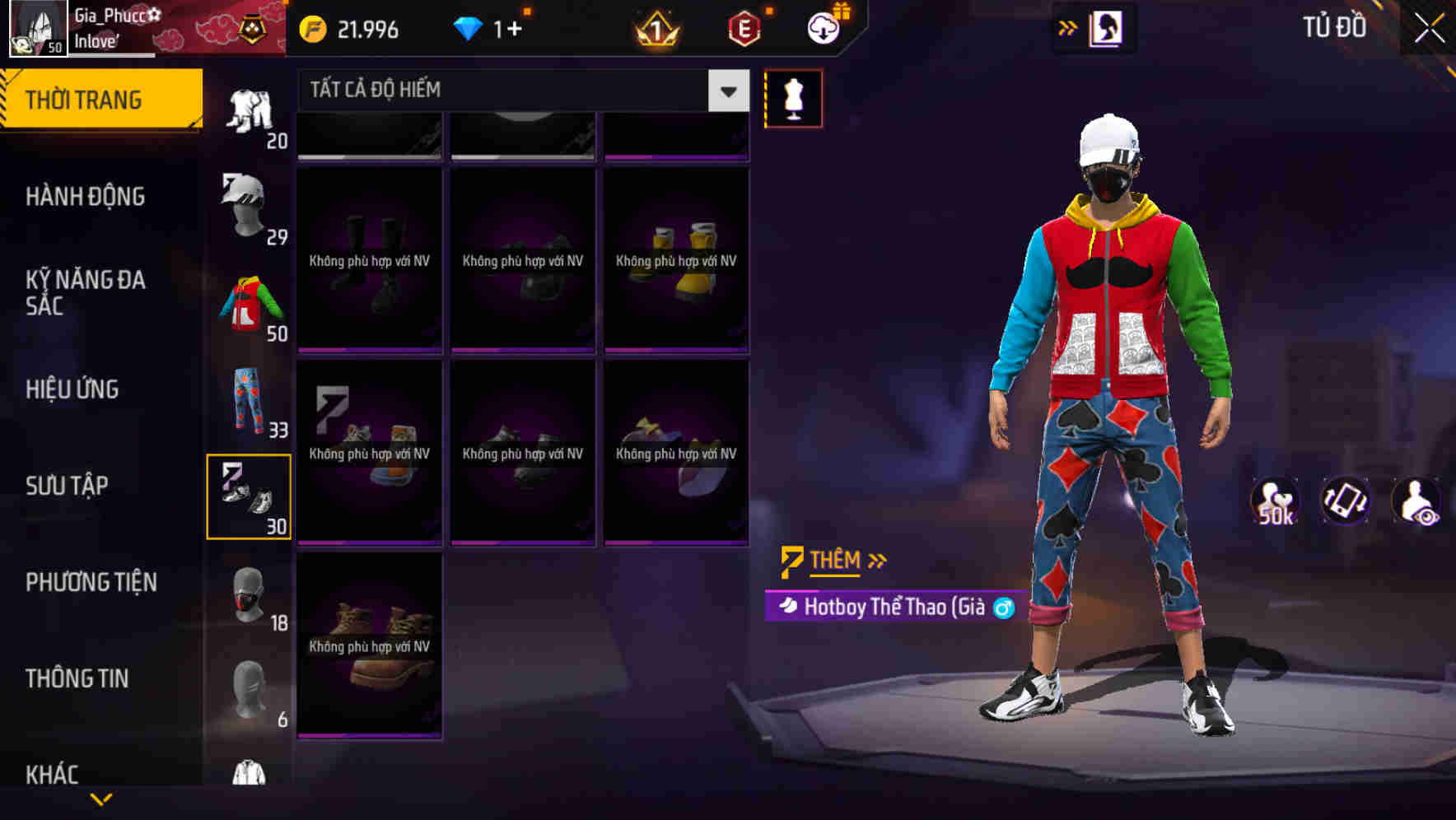This screenshot has height=820, width=1456.
Task: Select the PHƯƠNG TIỆN category
Action: point(89,581)
